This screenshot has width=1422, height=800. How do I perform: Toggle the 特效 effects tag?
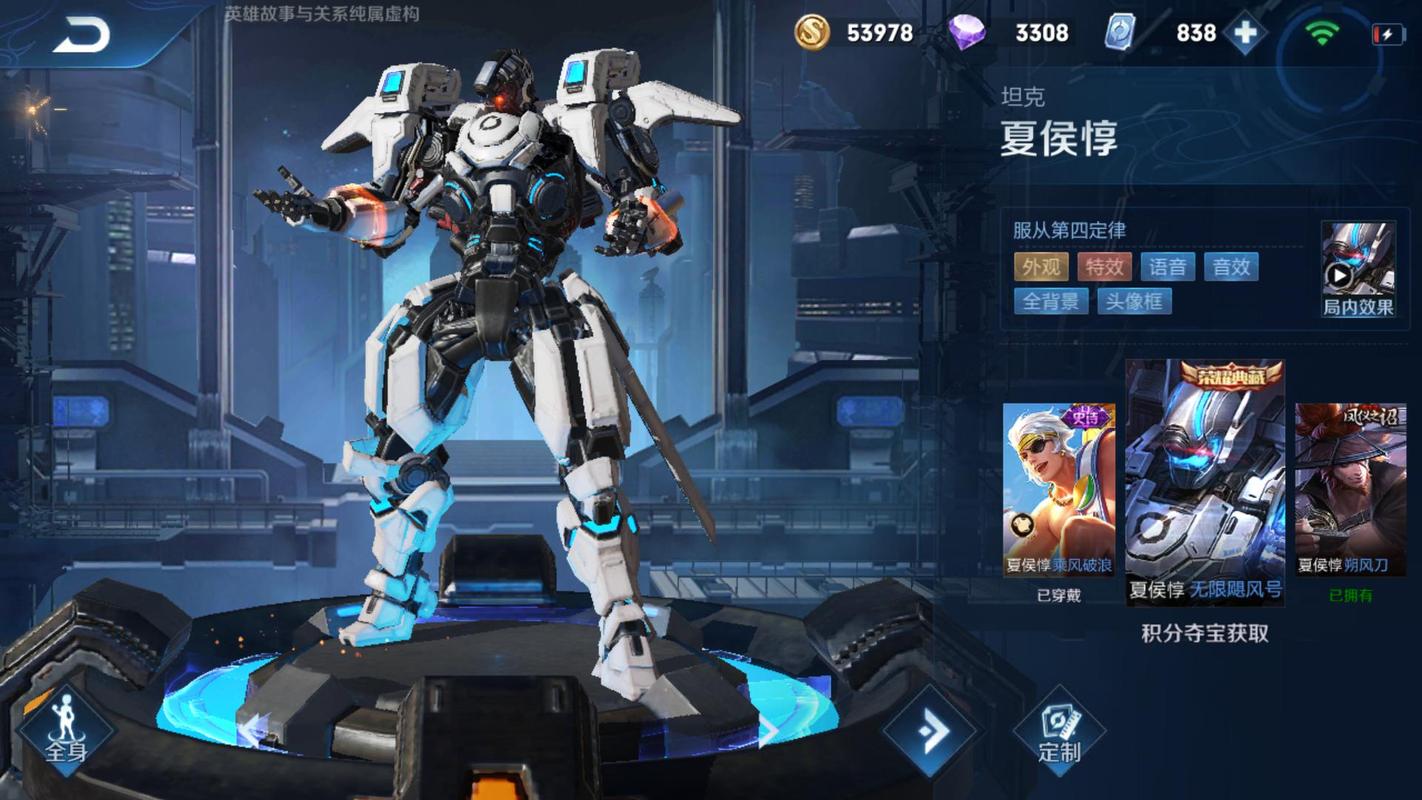coord(1104,266)
